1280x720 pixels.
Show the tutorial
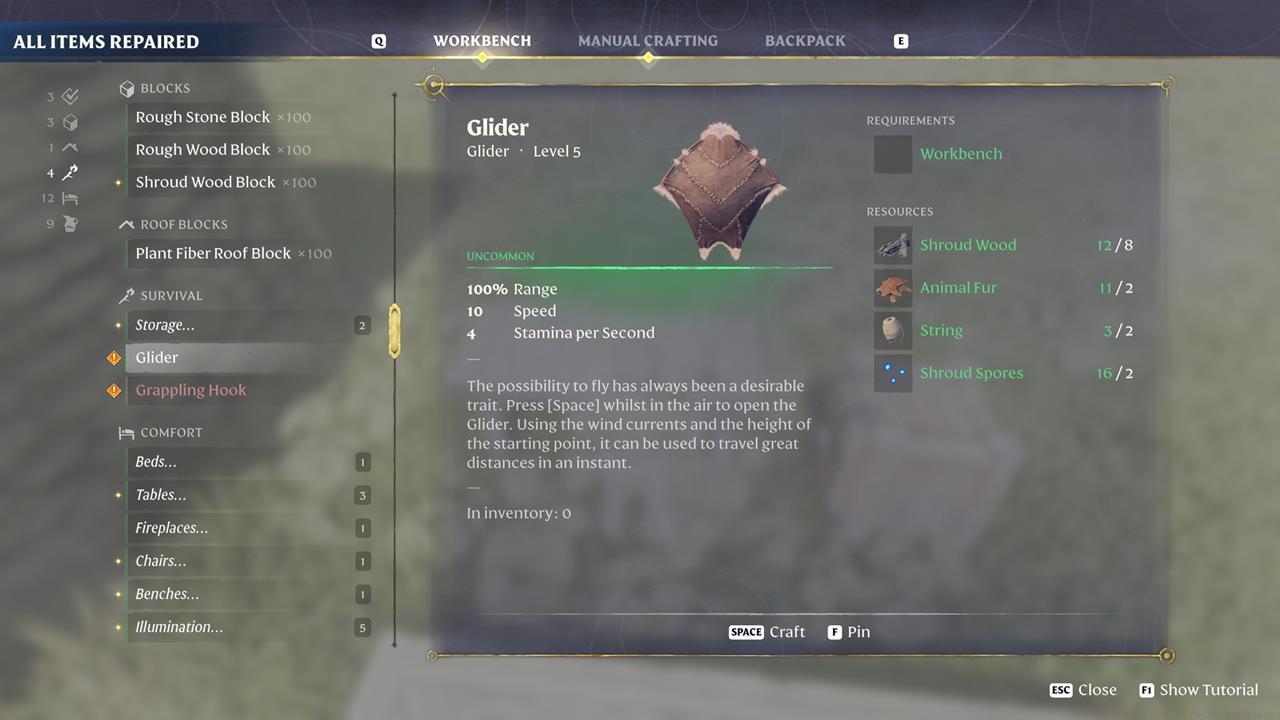coord(1198,690)
